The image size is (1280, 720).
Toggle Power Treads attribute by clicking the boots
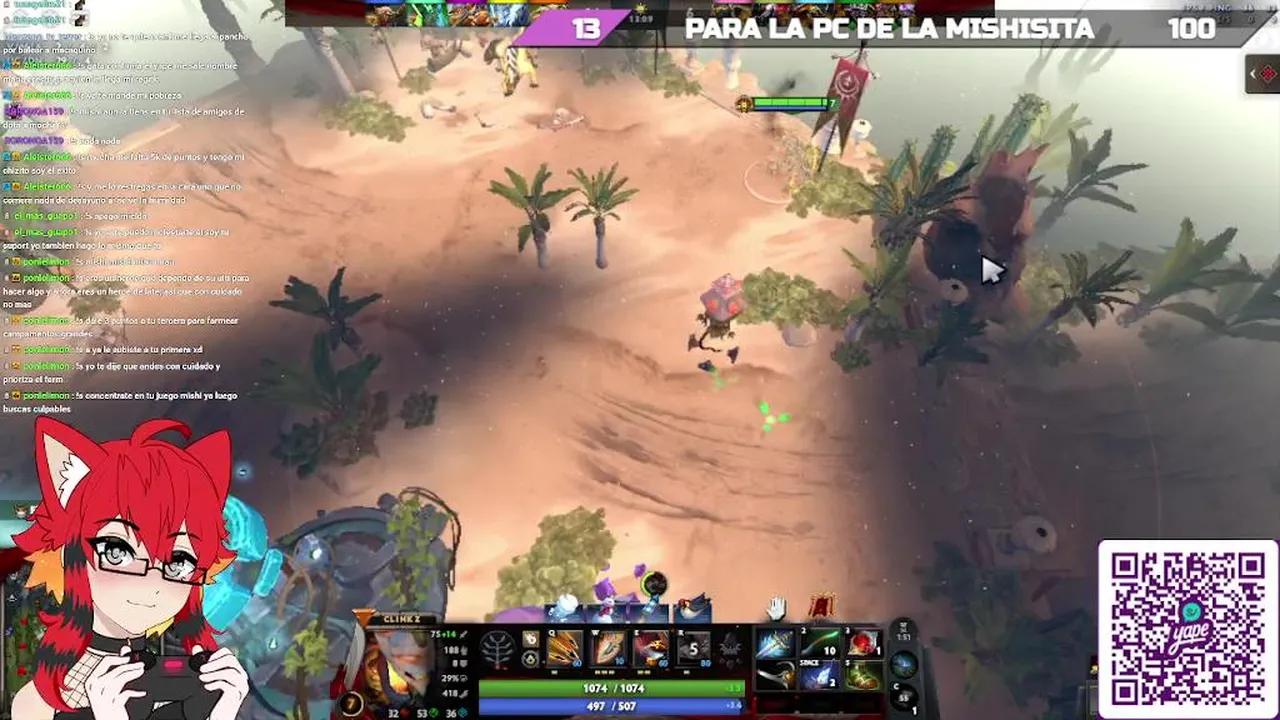tap(866, 676)
